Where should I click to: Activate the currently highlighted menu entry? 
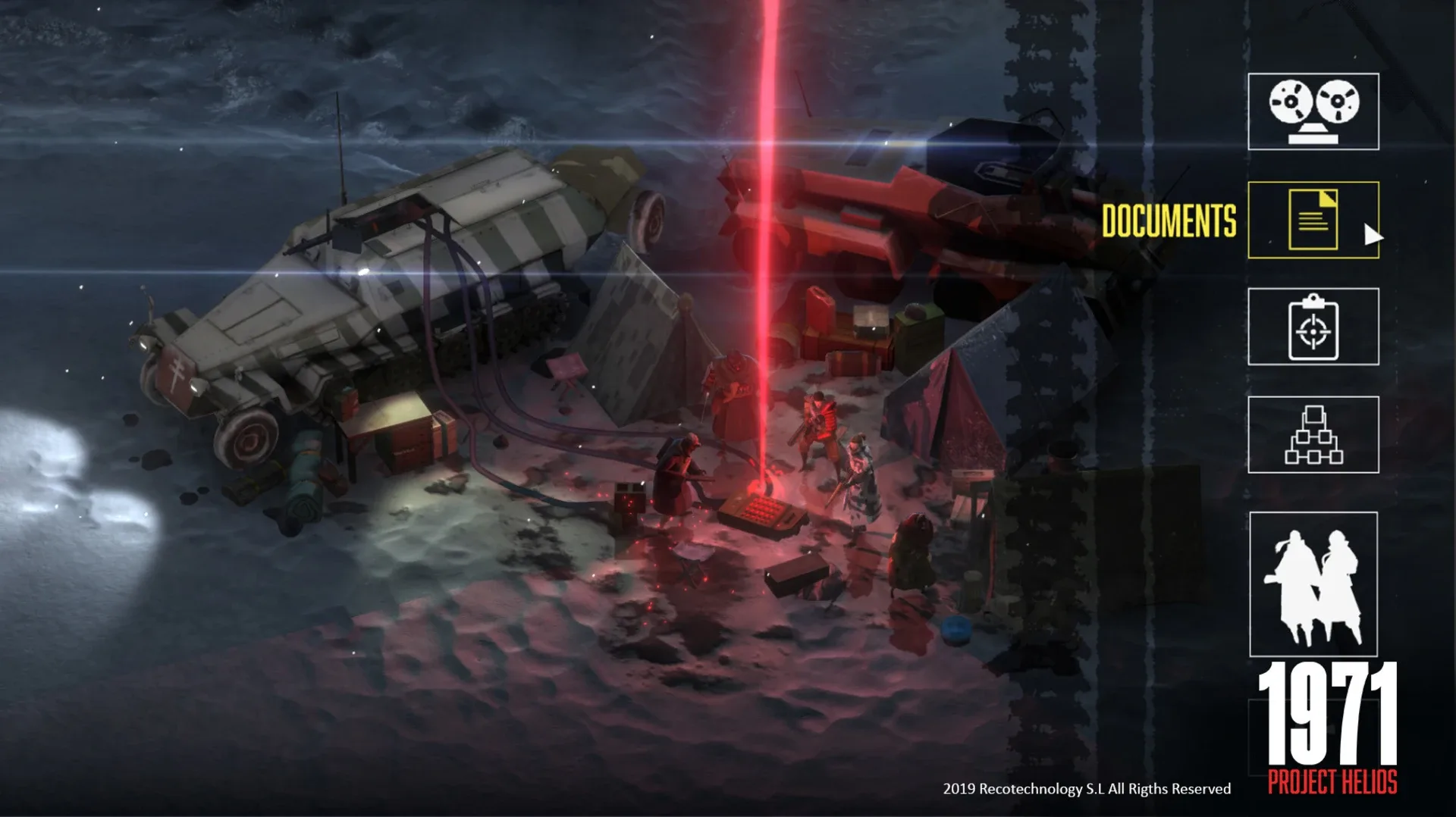pos(1314,221)
